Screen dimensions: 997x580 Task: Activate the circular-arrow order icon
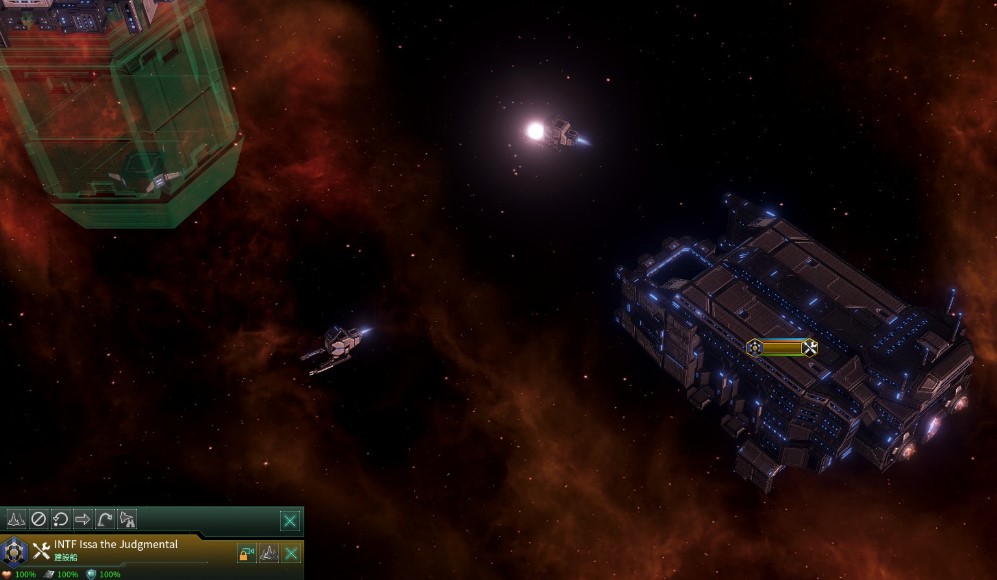[60, 519]
